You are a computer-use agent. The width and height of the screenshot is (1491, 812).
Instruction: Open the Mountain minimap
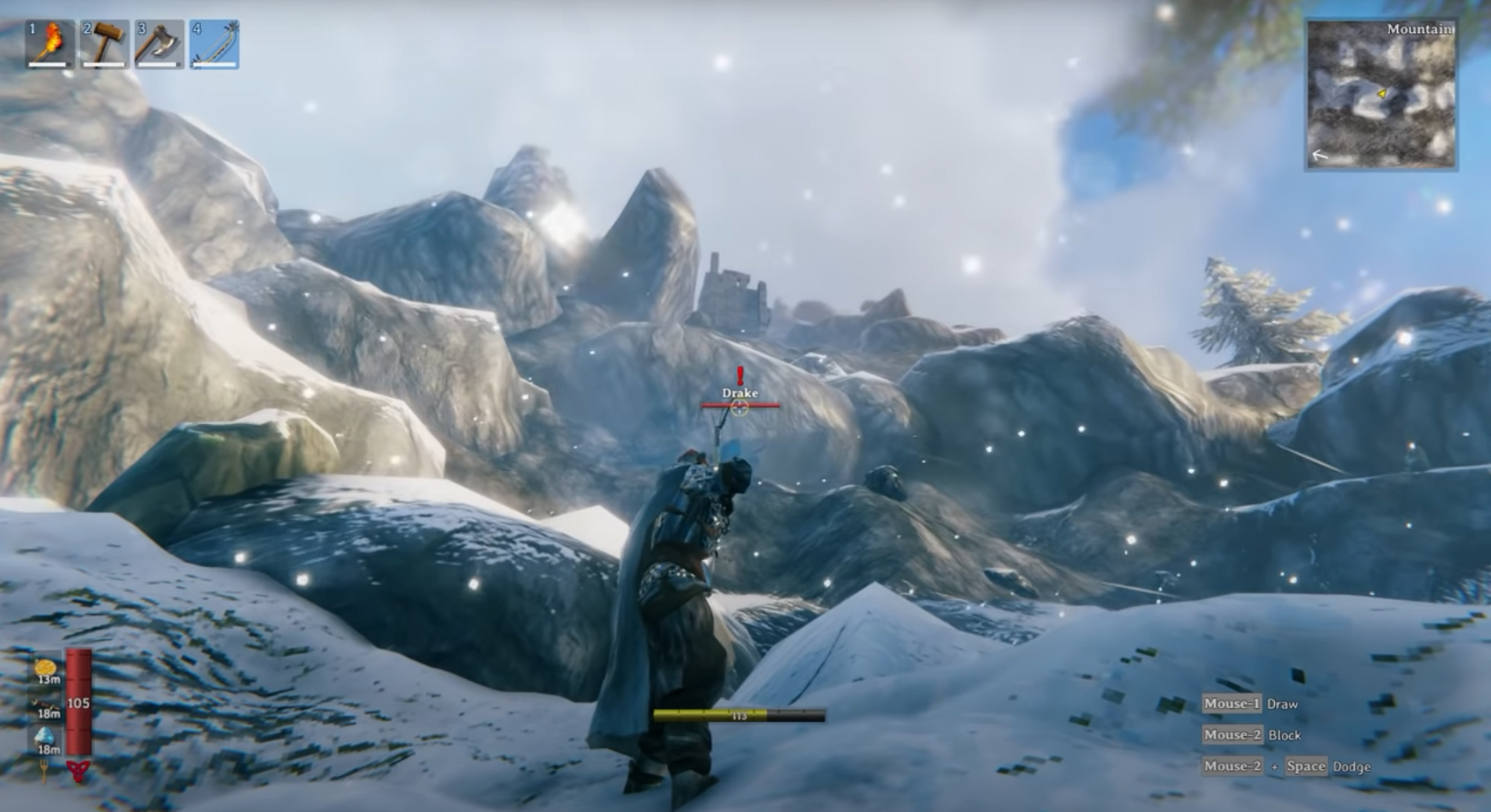[1381, 94]
